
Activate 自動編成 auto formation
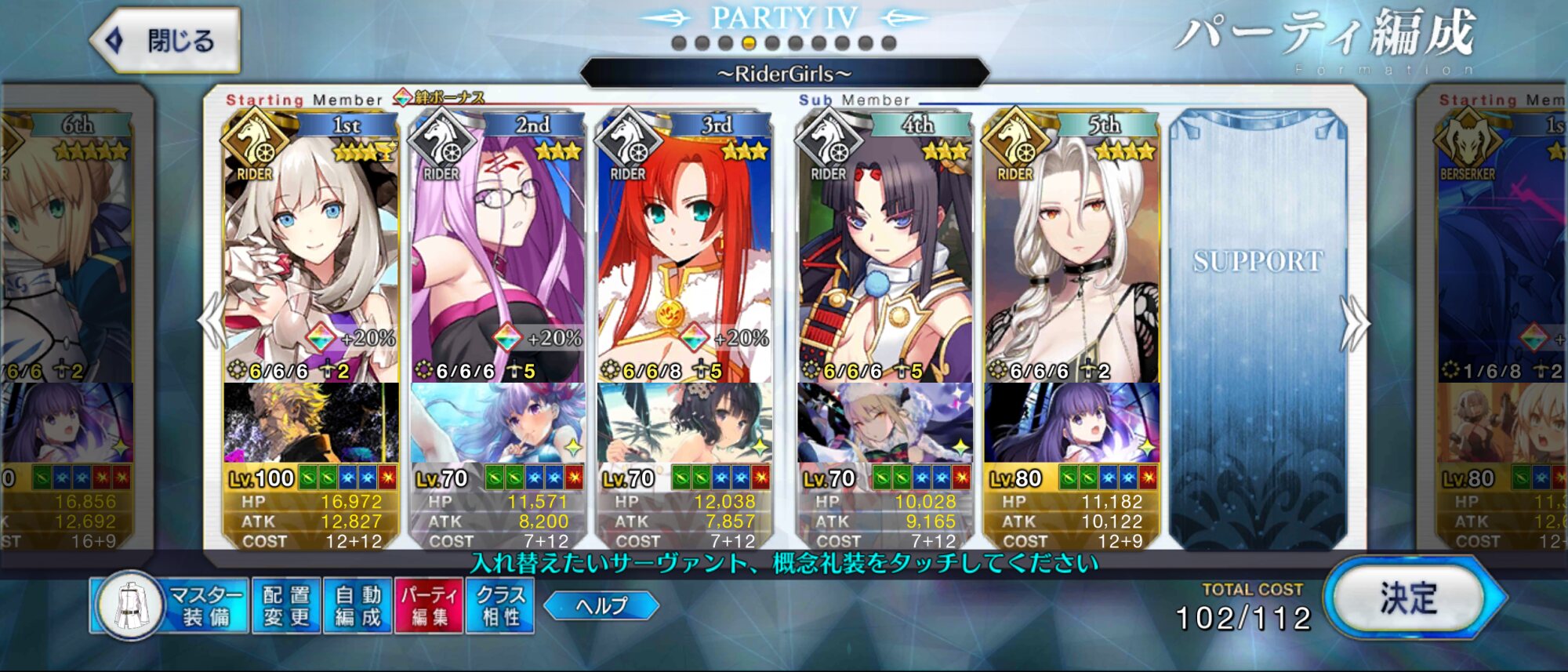pyautogui.click(x=358, y=606)
